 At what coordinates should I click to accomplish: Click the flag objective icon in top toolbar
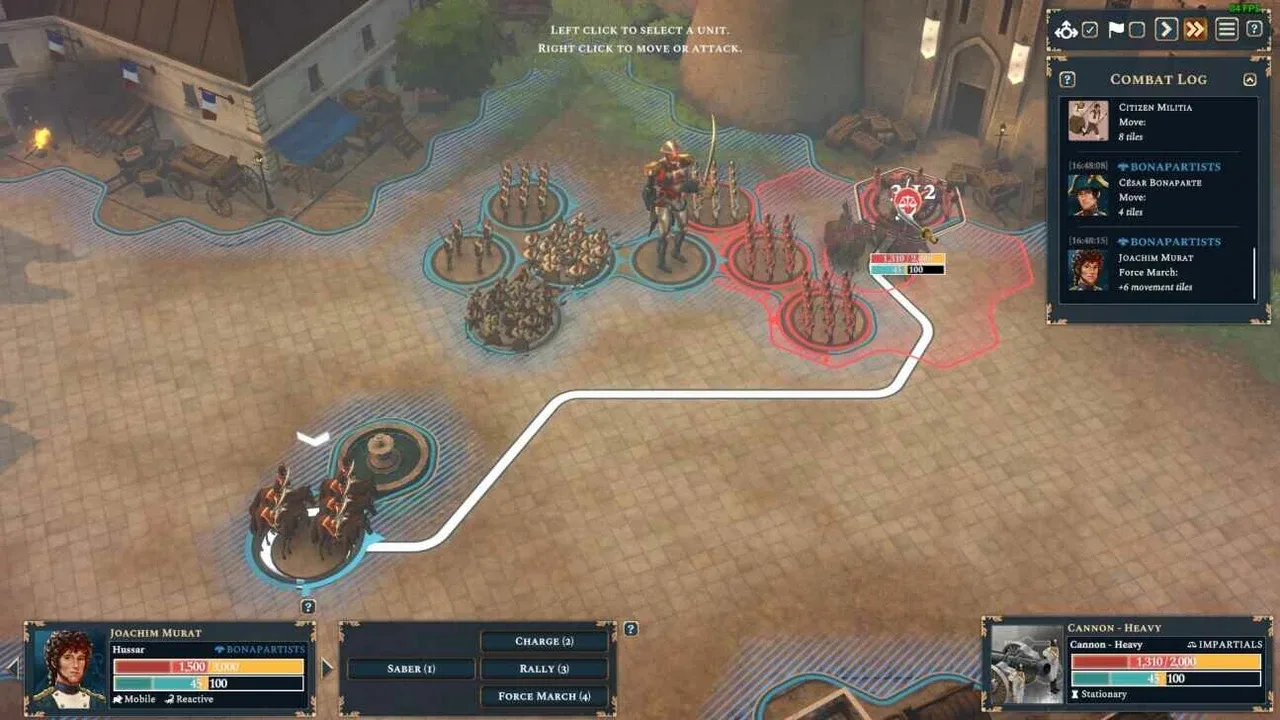click(x=1115, y=30)
